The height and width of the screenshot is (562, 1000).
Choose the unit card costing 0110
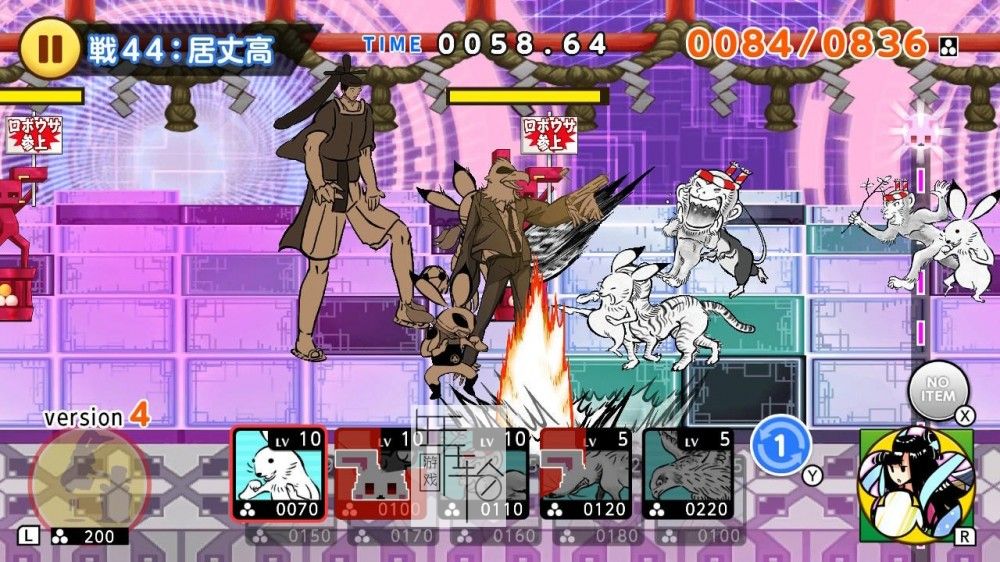click(x=484, y=474)
